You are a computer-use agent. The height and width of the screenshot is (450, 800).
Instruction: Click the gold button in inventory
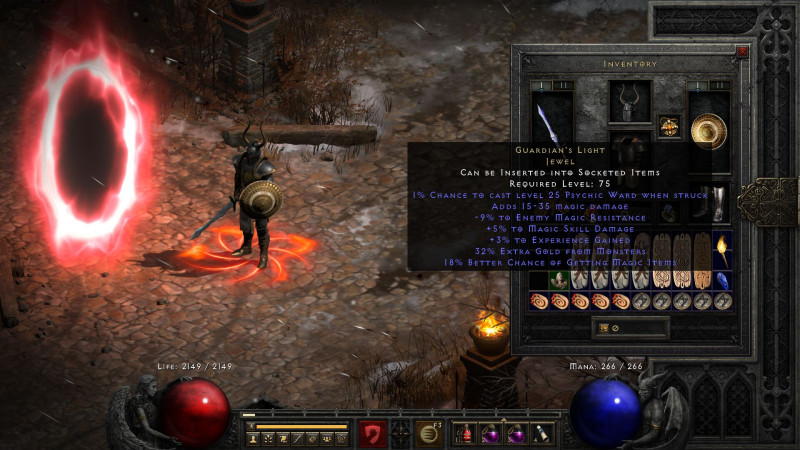601,327
